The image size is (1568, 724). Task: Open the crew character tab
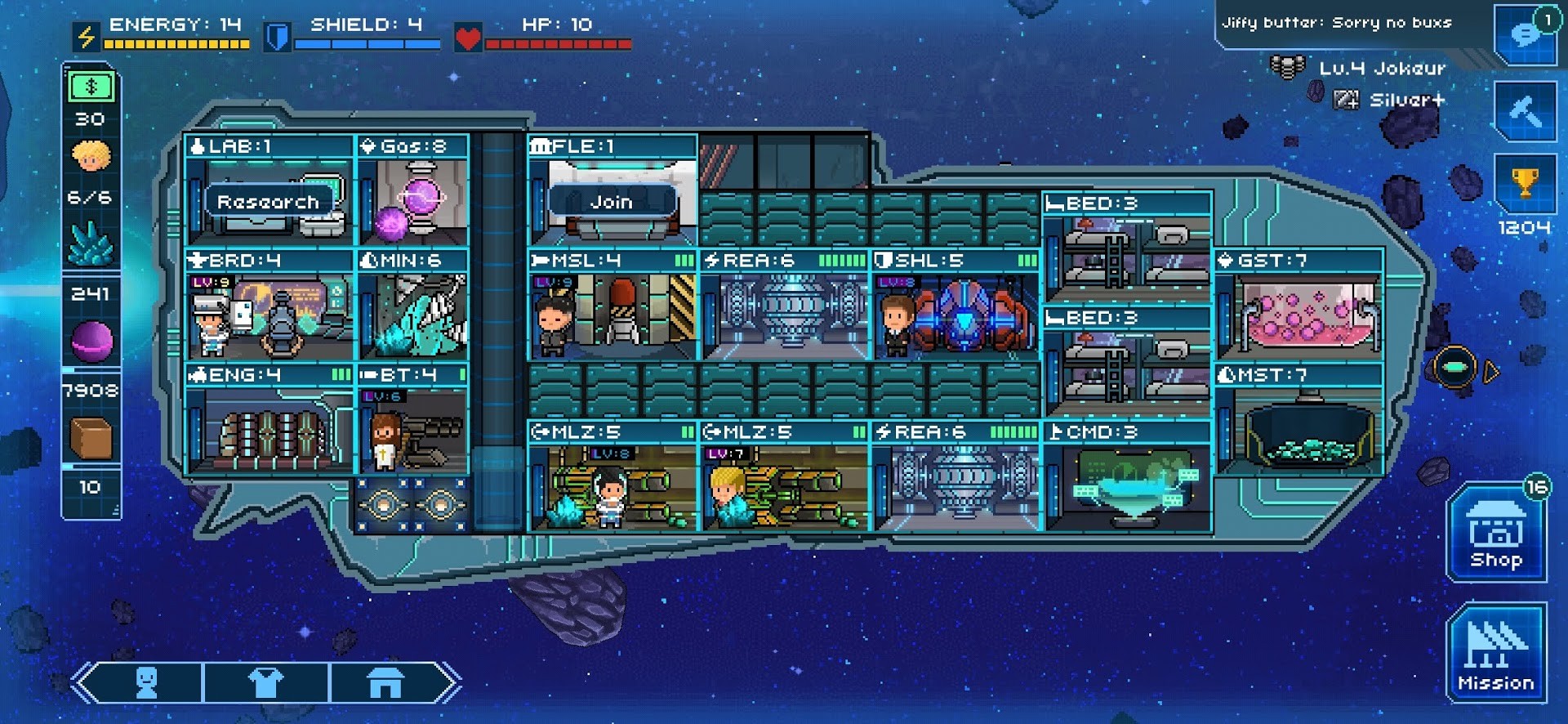[147, 682]
